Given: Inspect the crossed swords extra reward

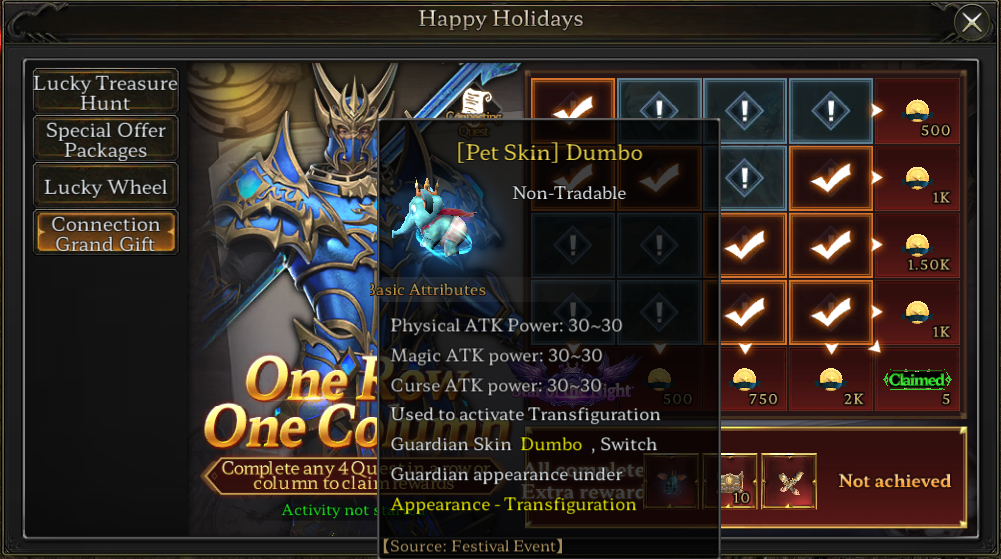Looking at the screenshot, I should pyautogui.click(x=789, y=481).
